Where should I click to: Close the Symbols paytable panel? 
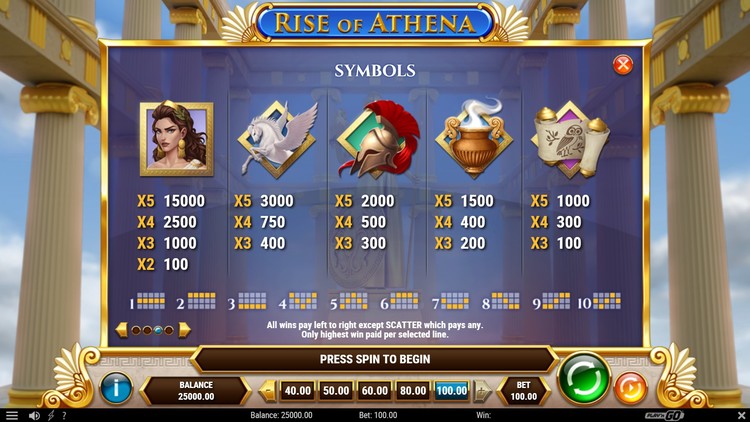point(623,65)
